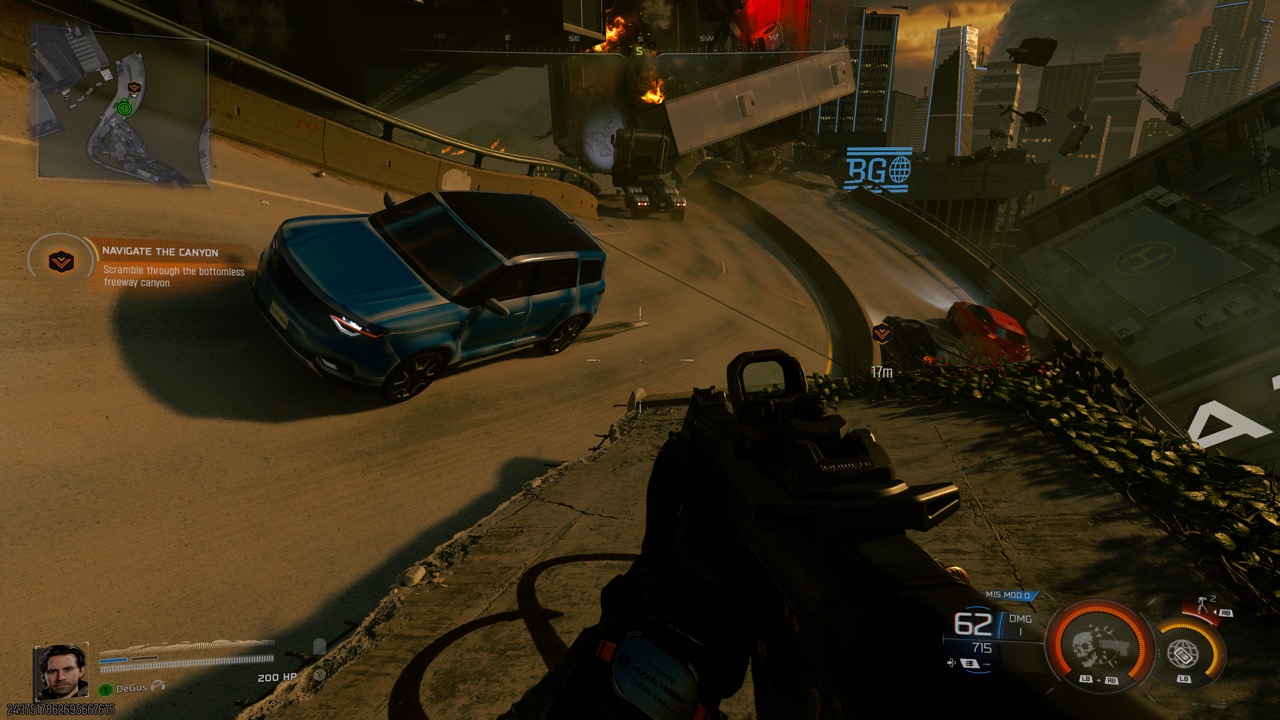Open the minimap in the corner
This screenshot has width=1280, height=720.
pyautogui.click(x=122, y=105)
